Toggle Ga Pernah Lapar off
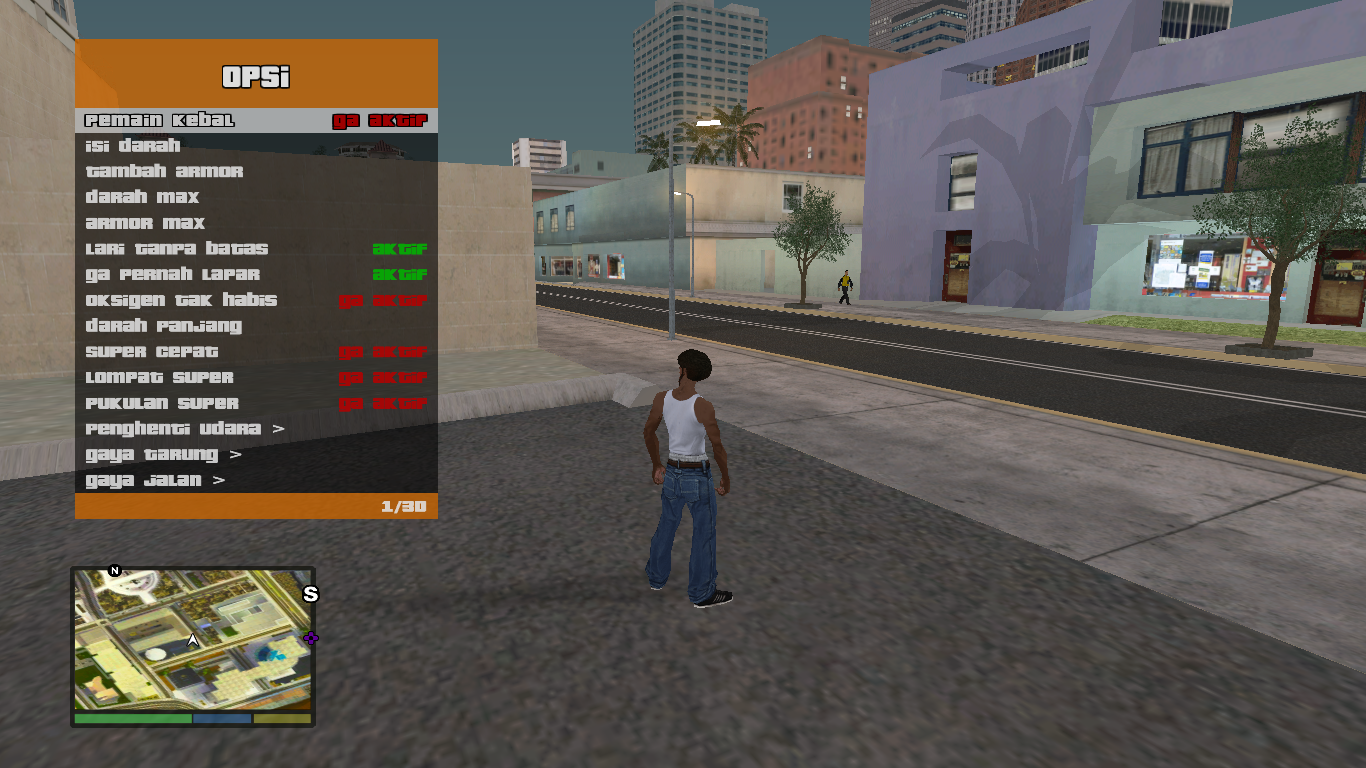This screenshot has width=1366, height=768. click(255, 274)
